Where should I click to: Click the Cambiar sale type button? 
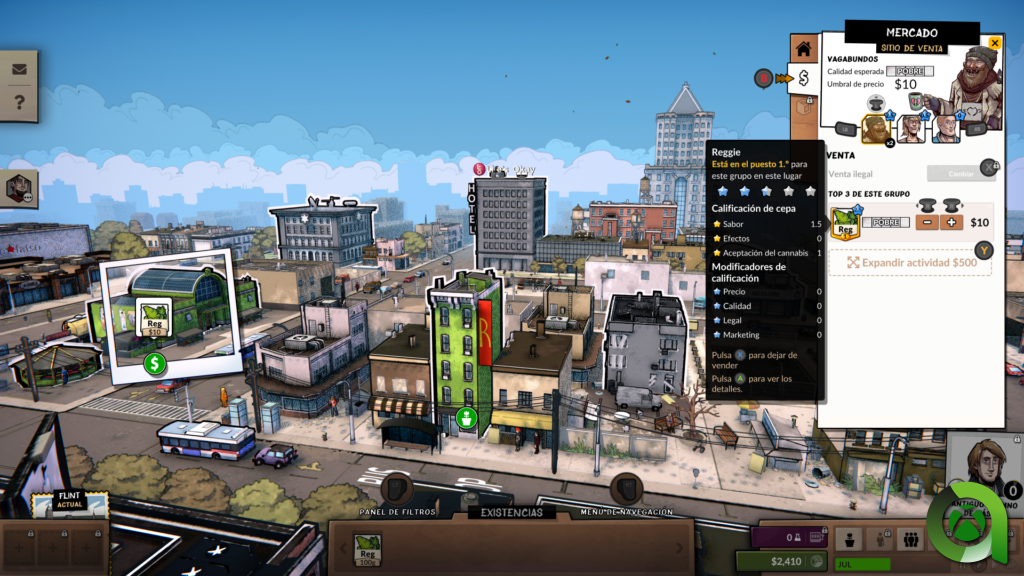960,173
